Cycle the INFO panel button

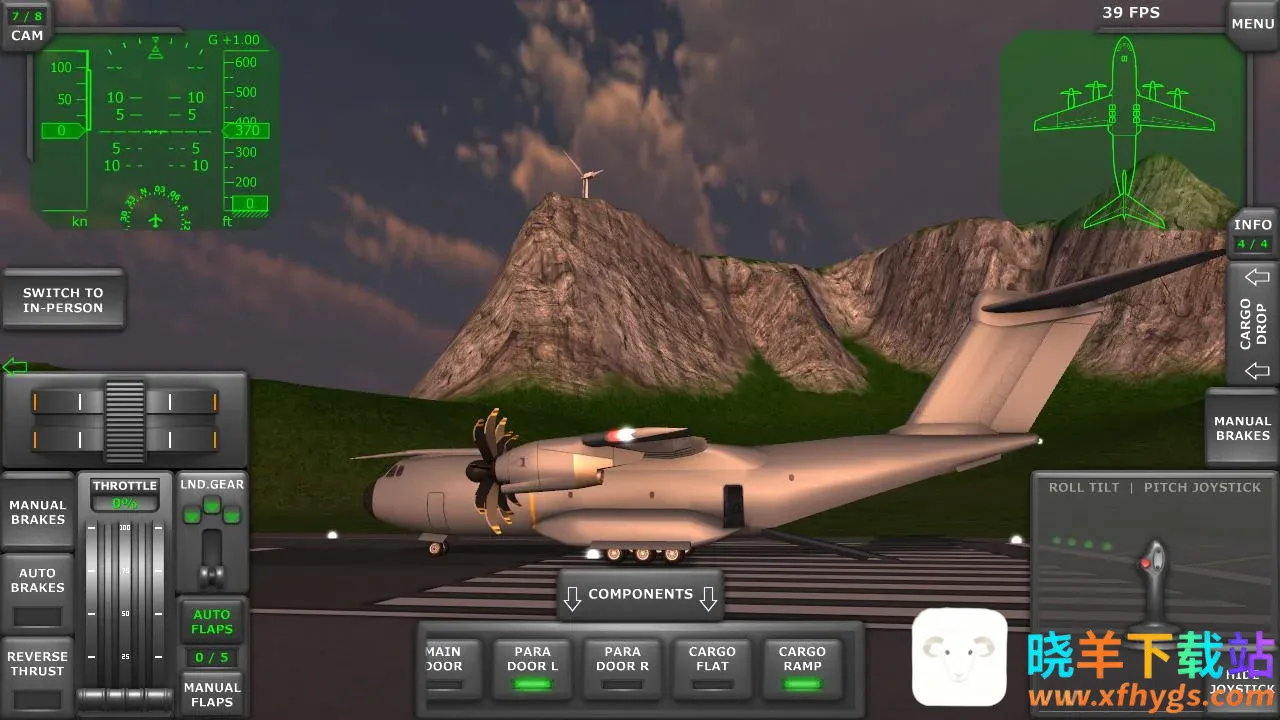tap(1252, 234)
